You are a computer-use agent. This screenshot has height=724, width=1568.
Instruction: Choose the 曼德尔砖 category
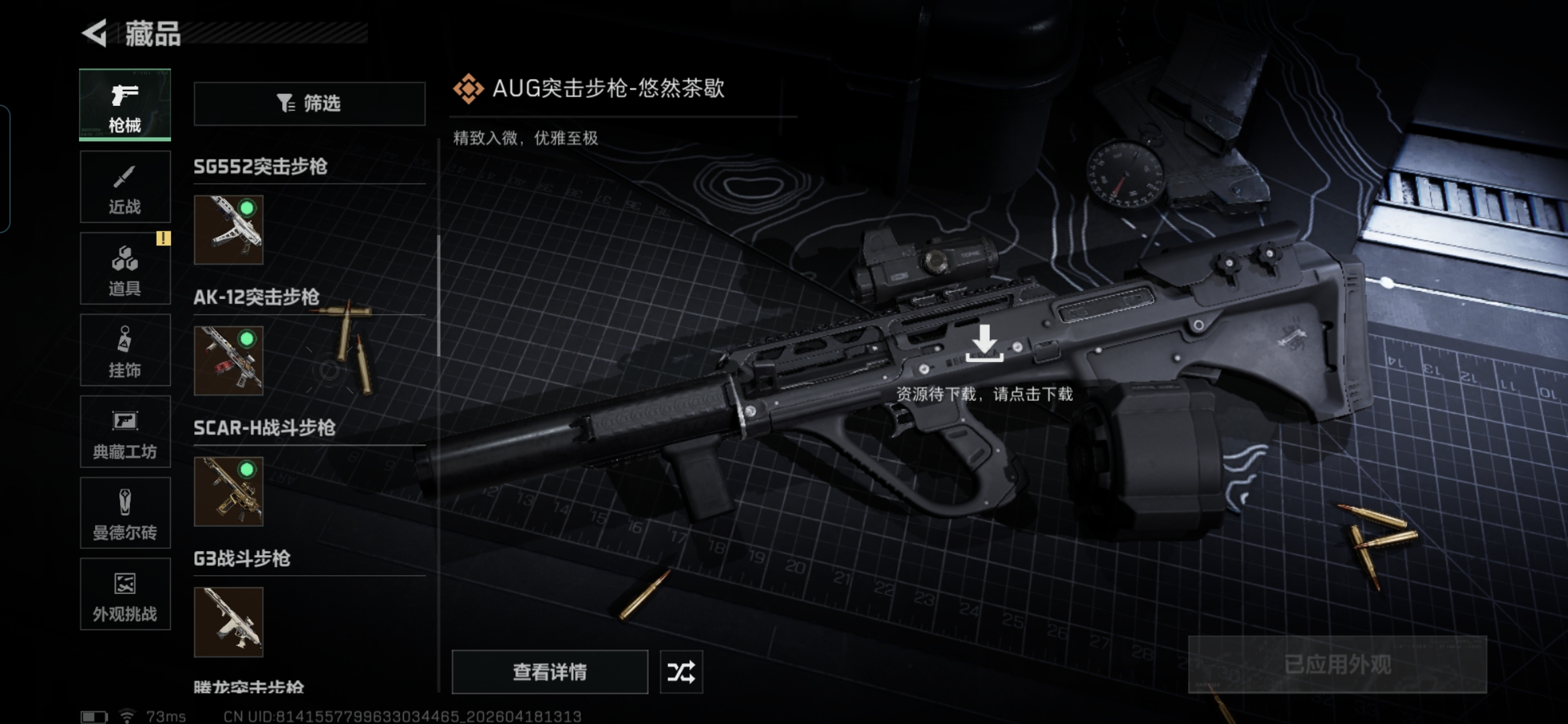(125, 514)
